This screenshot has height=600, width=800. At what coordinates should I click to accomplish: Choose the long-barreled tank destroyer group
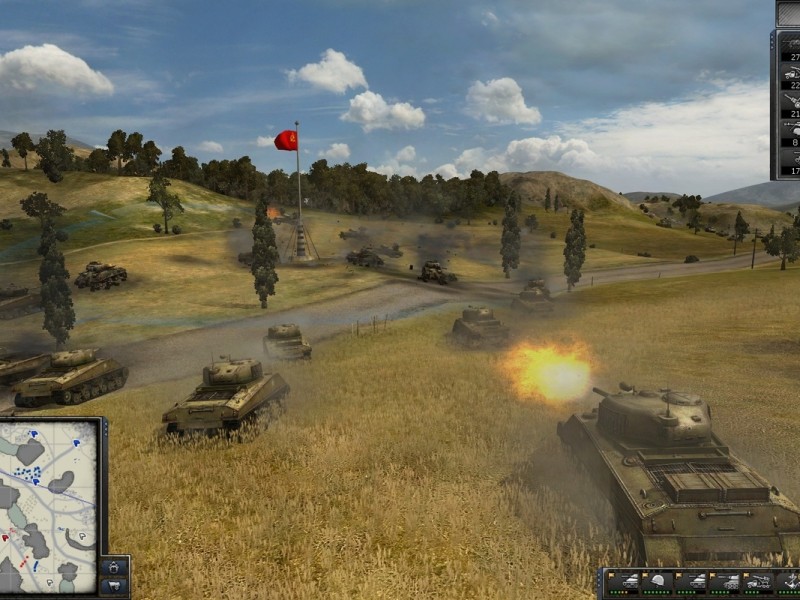click(x=725, y=583)
